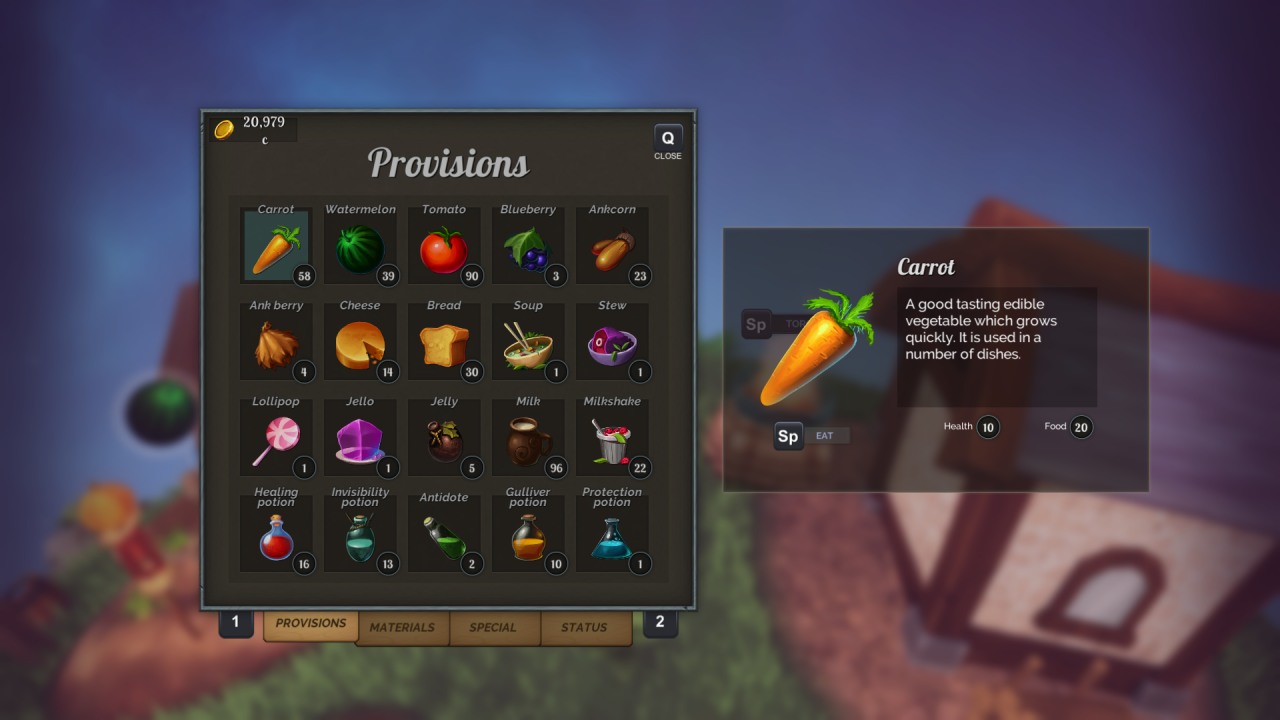
Task: Pick the Blueberry slot
Action: pos(527,248)
